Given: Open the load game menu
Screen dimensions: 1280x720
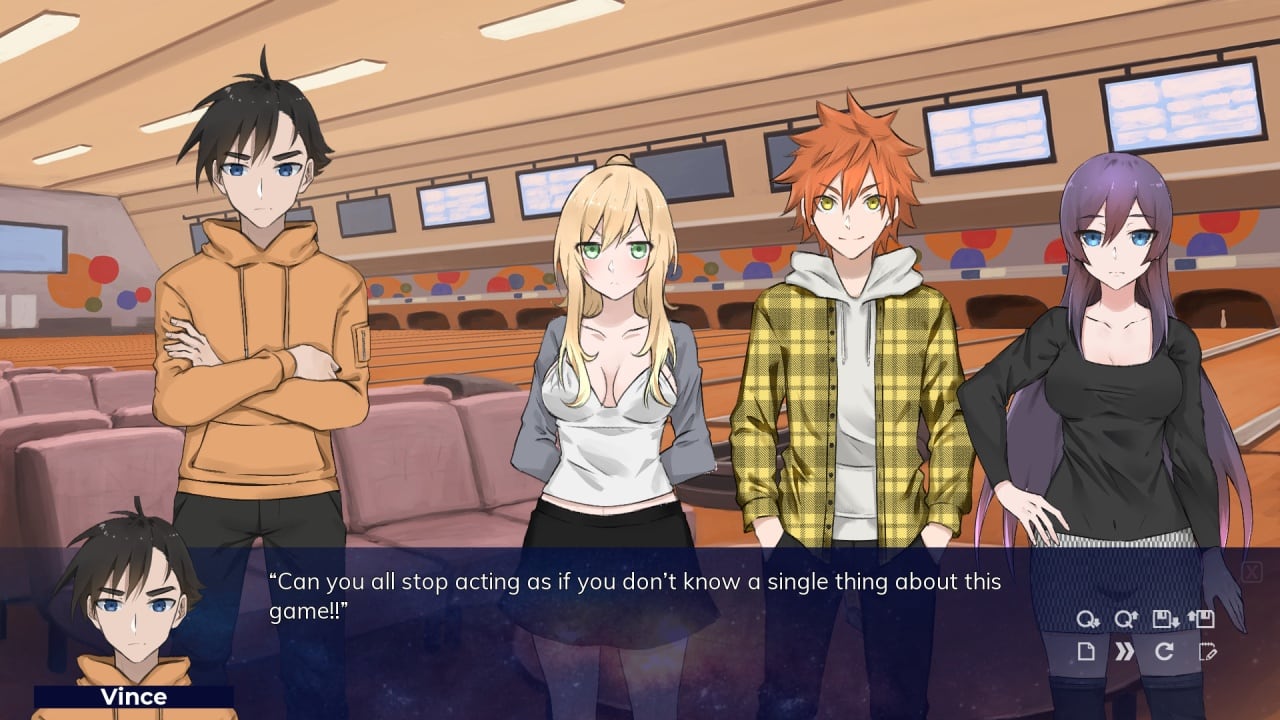Looking at the screenshot, I should (x=1202, y=620).
